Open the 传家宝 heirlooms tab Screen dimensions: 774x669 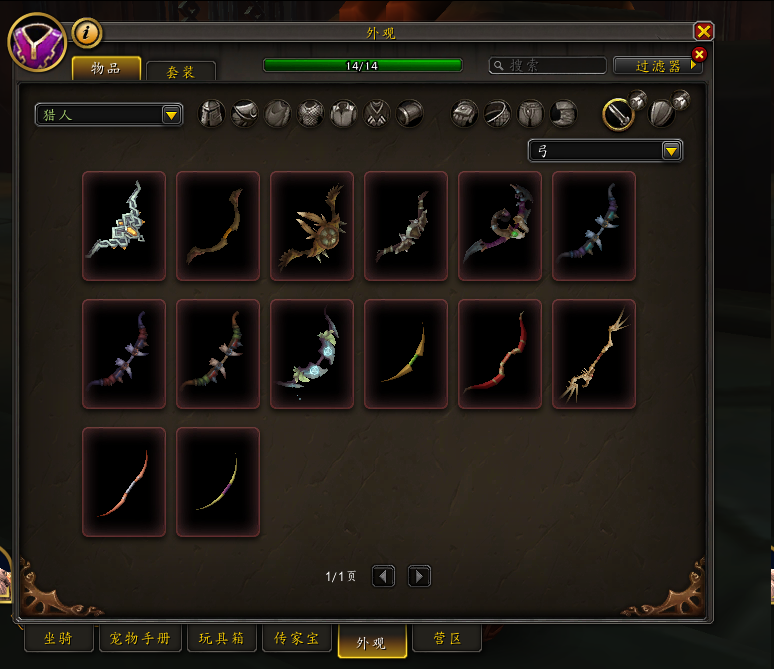click(x=297, y=638)
